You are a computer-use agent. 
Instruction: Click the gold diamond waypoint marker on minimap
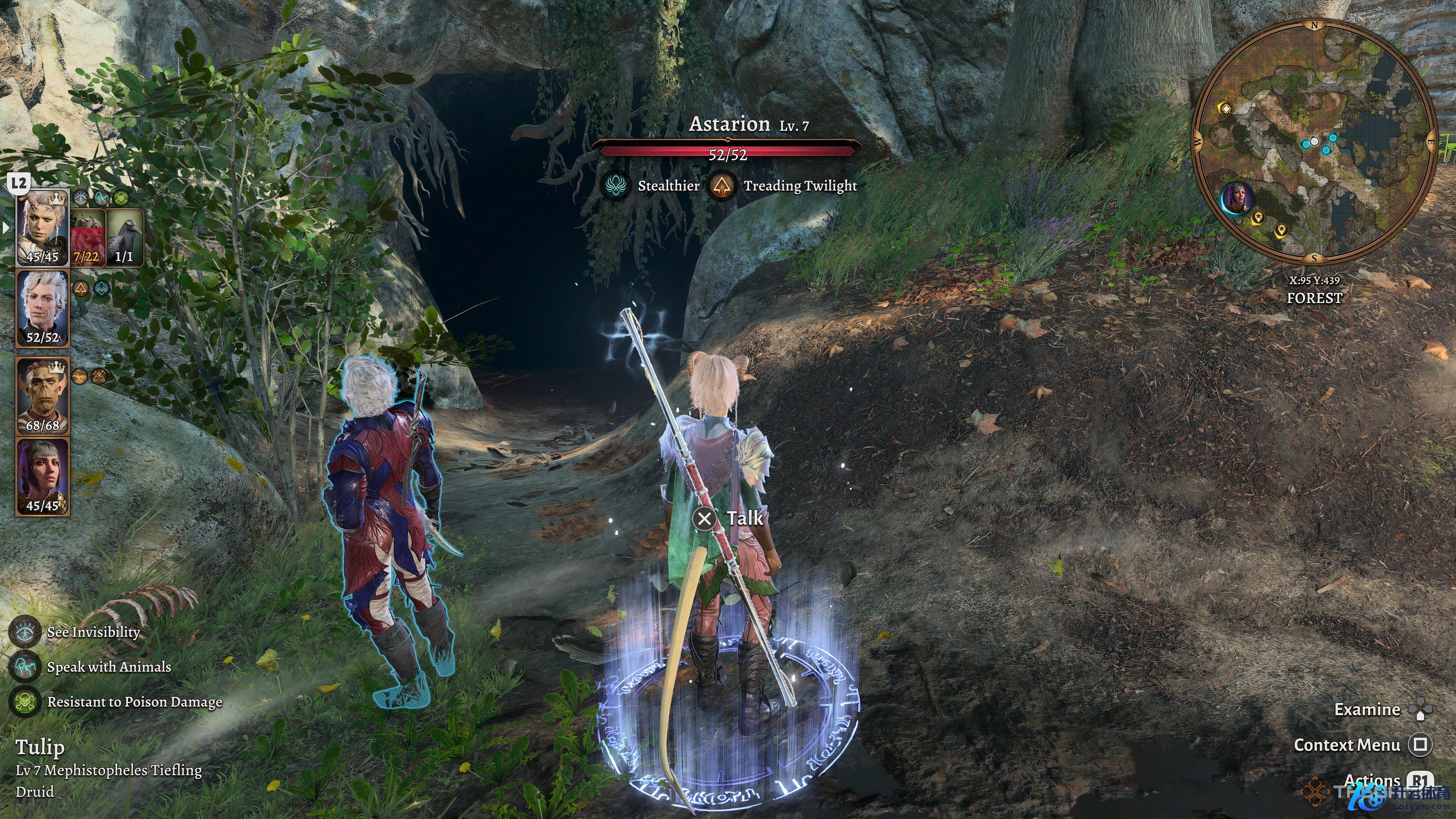[1225, 108]
